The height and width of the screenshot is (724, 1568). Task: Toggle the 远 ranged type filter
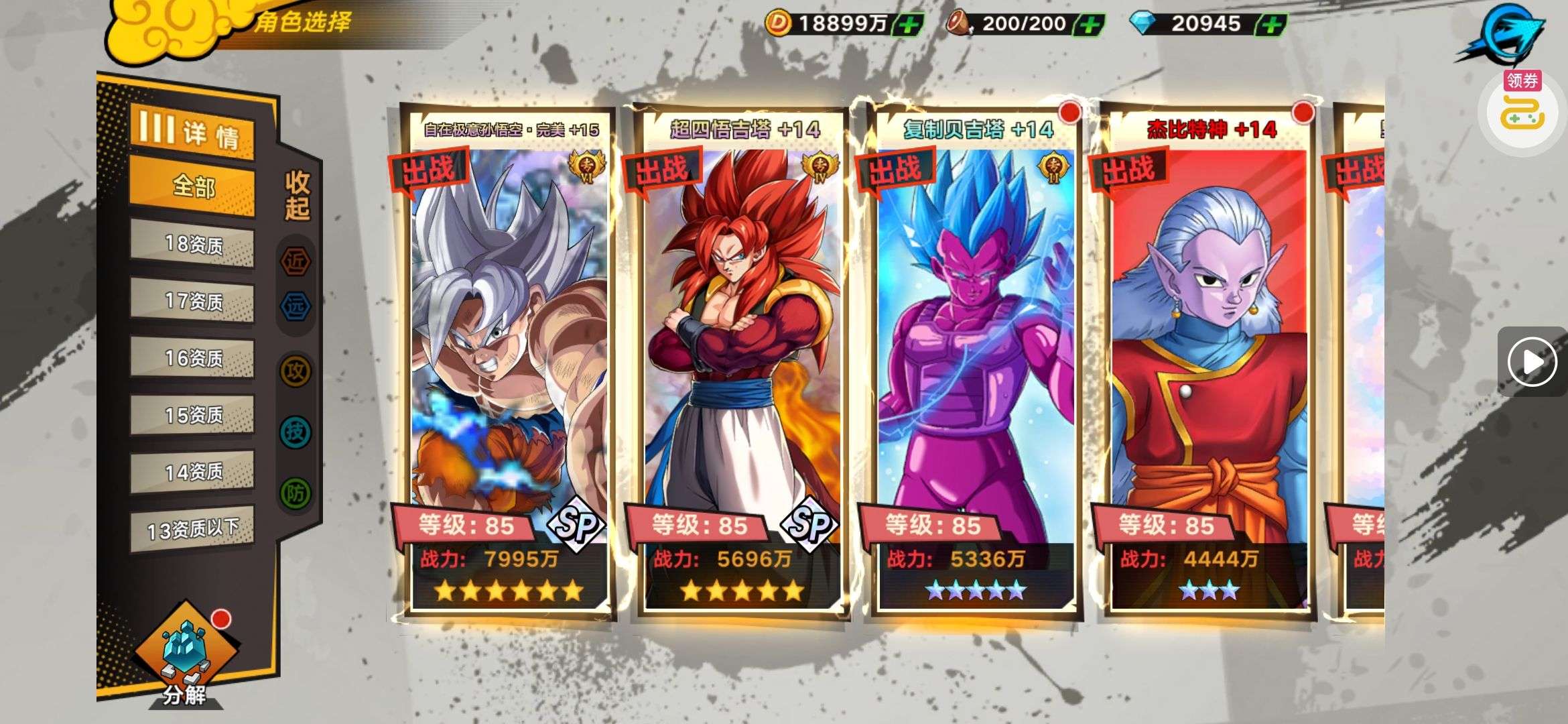click(296, 307)
